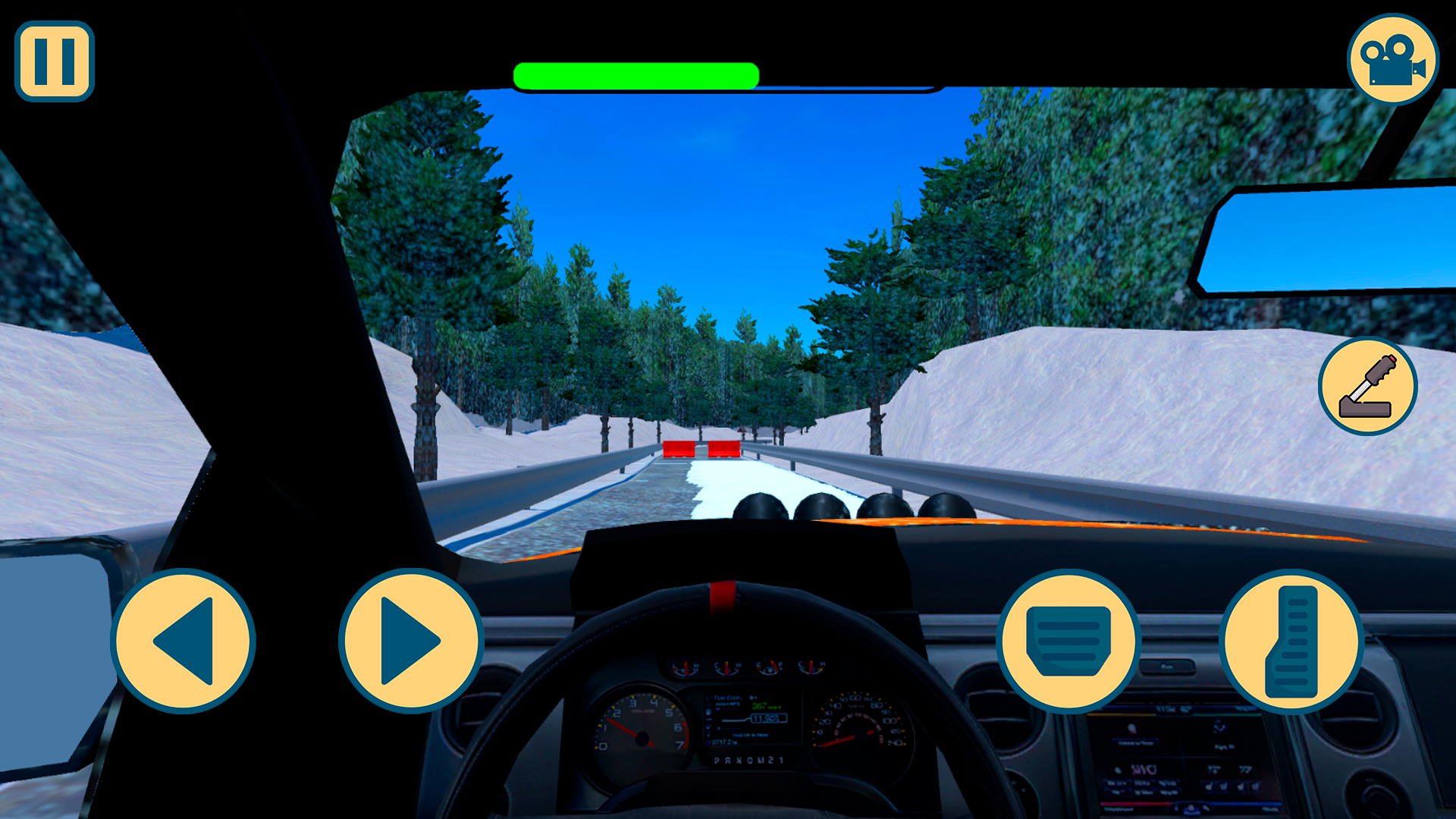The width and height of the screenshot is (1456, 819).
Task: Toggle pause using the pause bars
Action: pos(54,59)
